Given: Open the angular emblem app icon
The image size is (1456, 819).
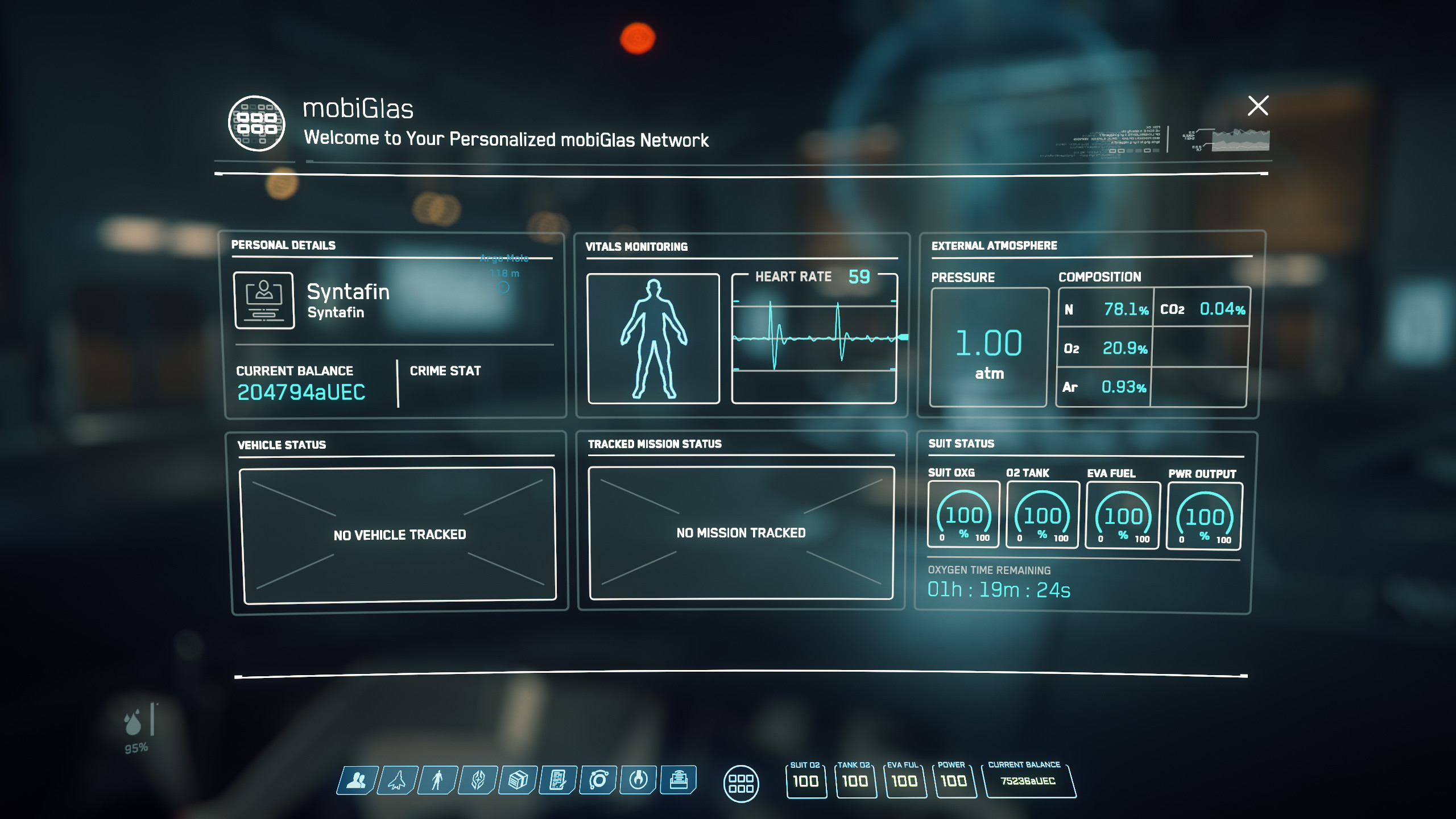Looking at the screenshot, I should [x=478, y=780].
